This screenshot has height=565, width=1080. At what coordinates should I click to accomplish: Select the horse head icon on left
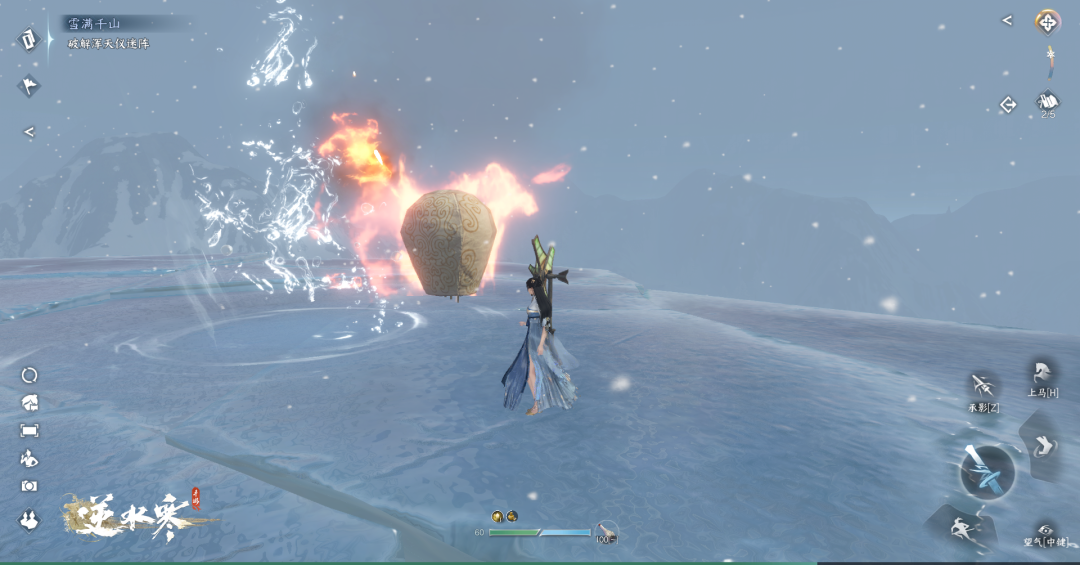click(29, 402)
